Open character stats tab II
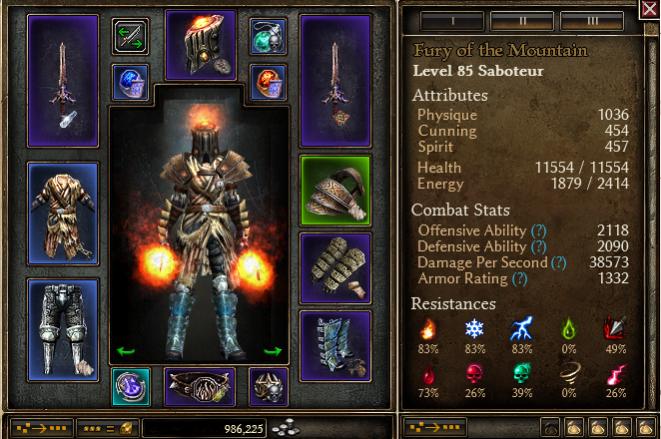661x439 pixels. pyautogui.click(x=521, y=21)
